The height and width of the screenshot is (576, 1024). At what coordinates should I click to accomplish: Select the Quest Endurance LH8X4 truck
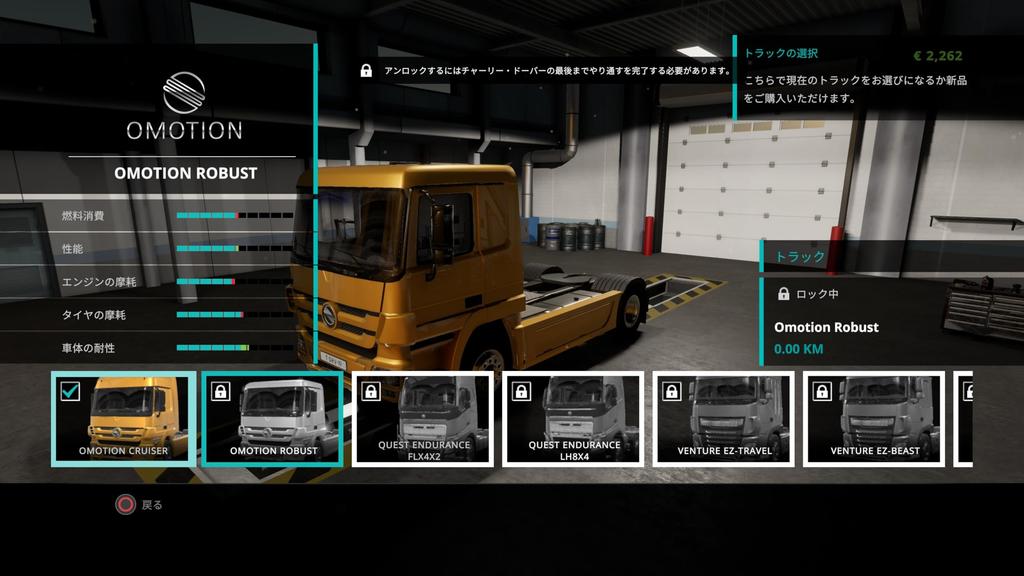point(573,419)
